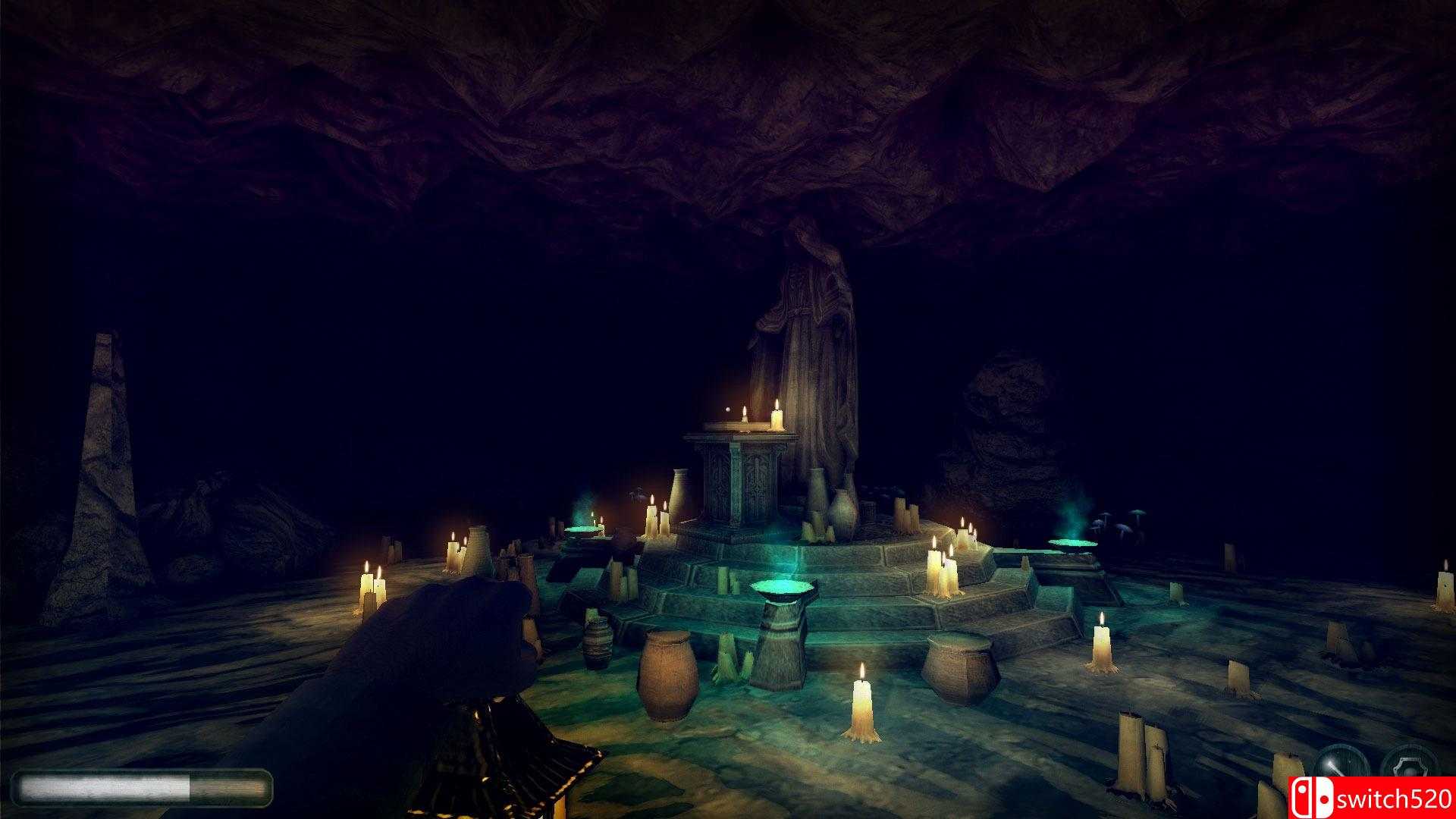Image resolution: width=1456 pixels, height=819 pixels.
Task: Click the lit candle on the stone altar
Action: click(x=777, y=418)
